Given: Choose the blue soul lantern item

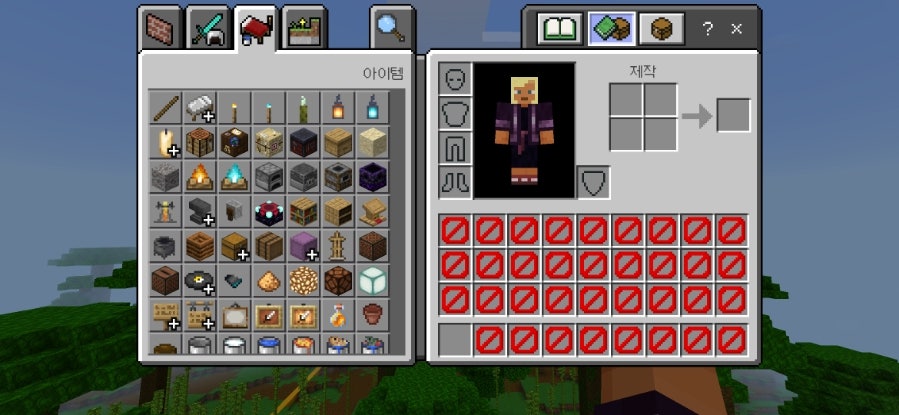Looking at the screenshot, I should coord(373,106).
